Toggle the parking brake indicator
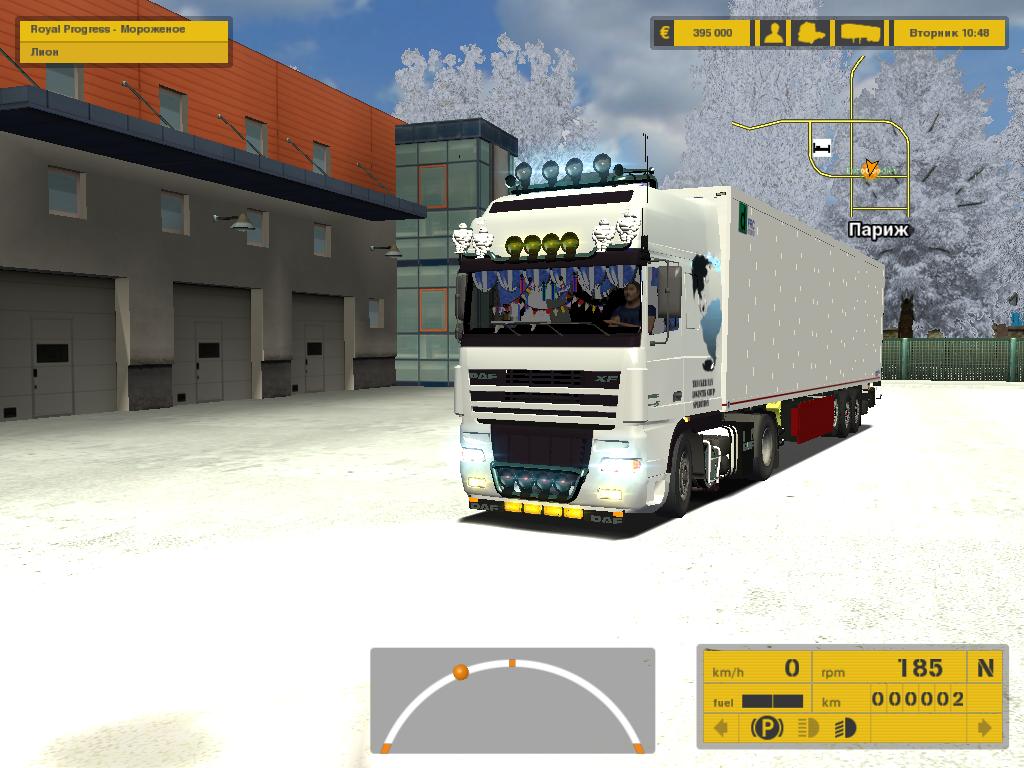This screenshot has height=768, width=1024. [x=766, y=728]
